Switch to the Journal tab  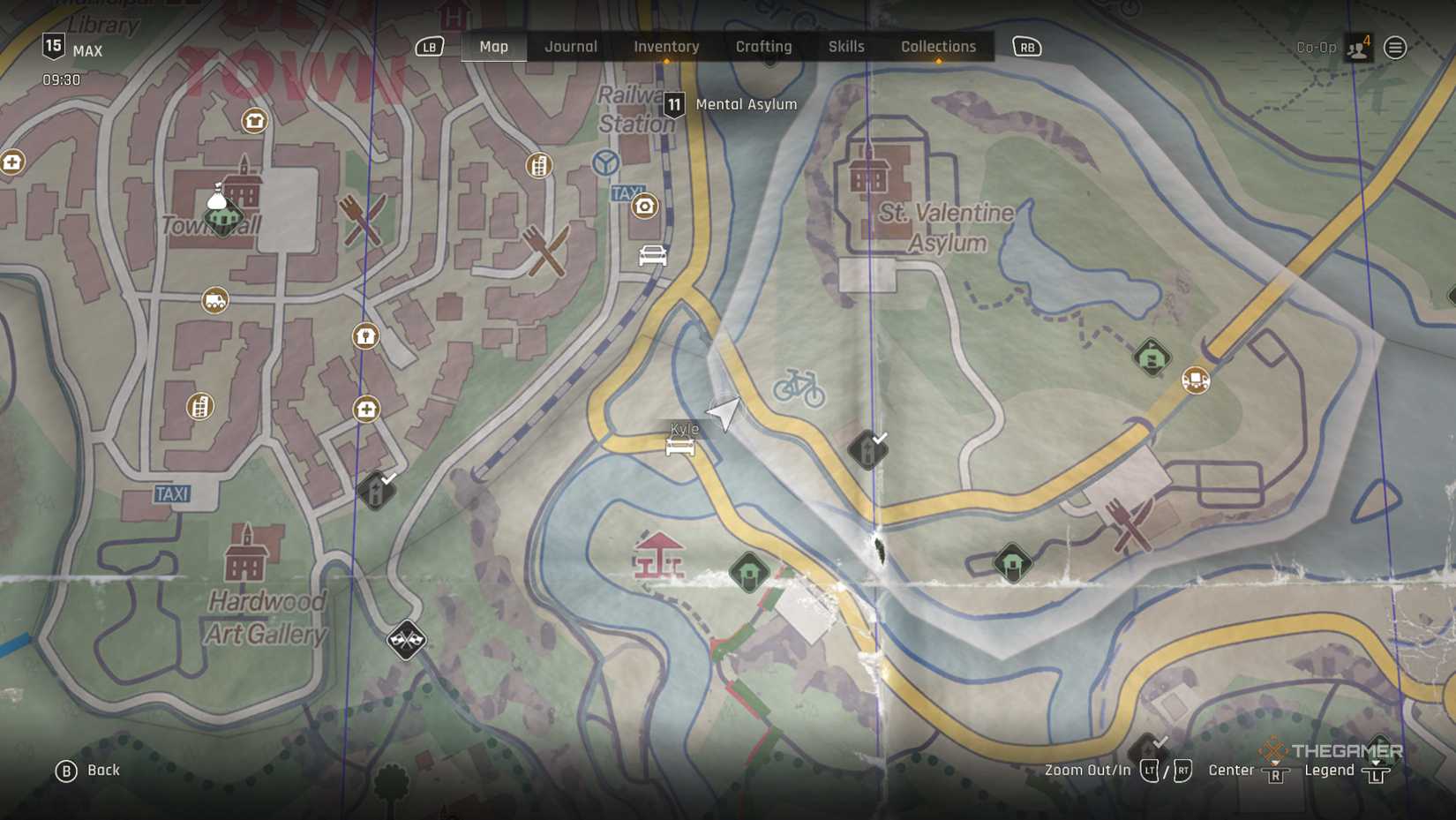click(571, 47)
